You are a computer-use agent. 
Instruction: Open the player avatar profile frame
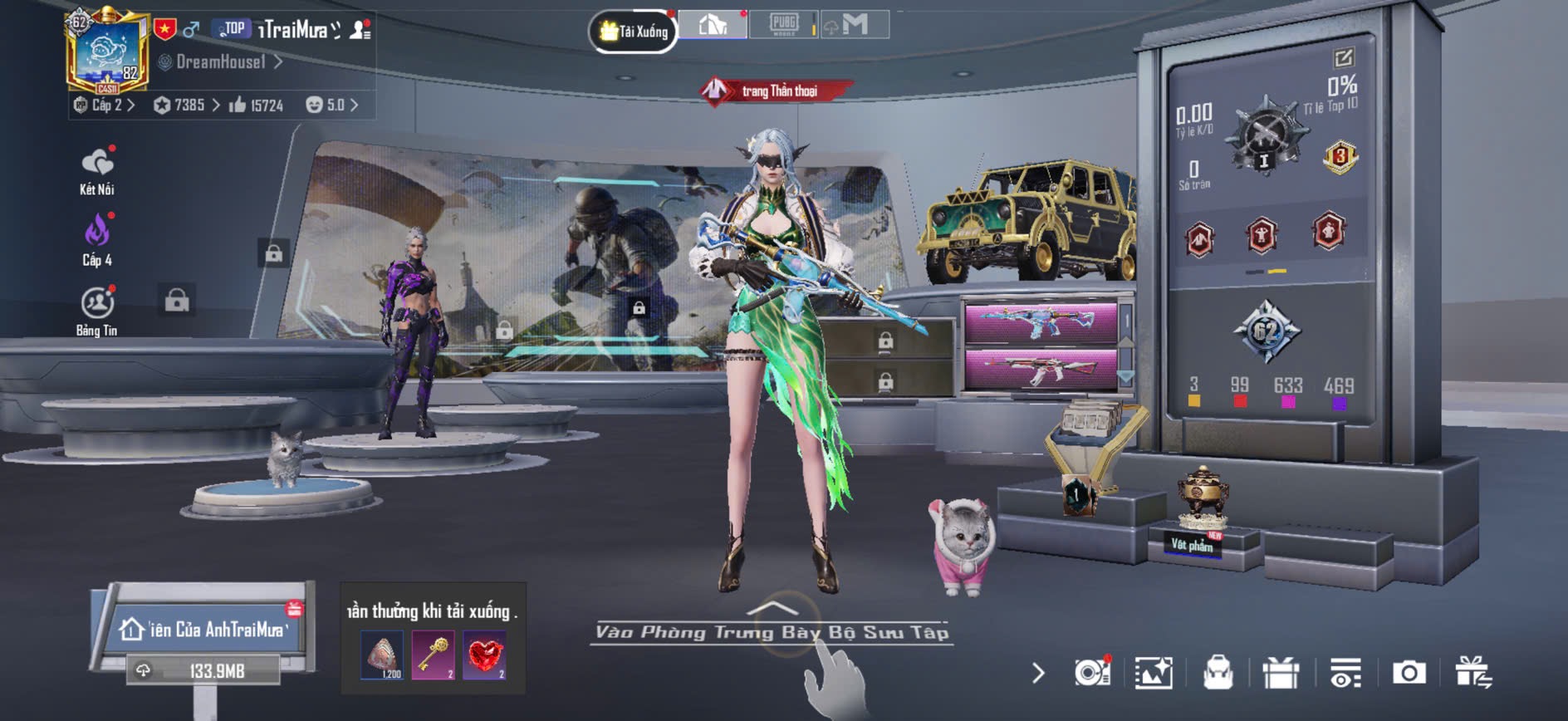pos(108,51)
